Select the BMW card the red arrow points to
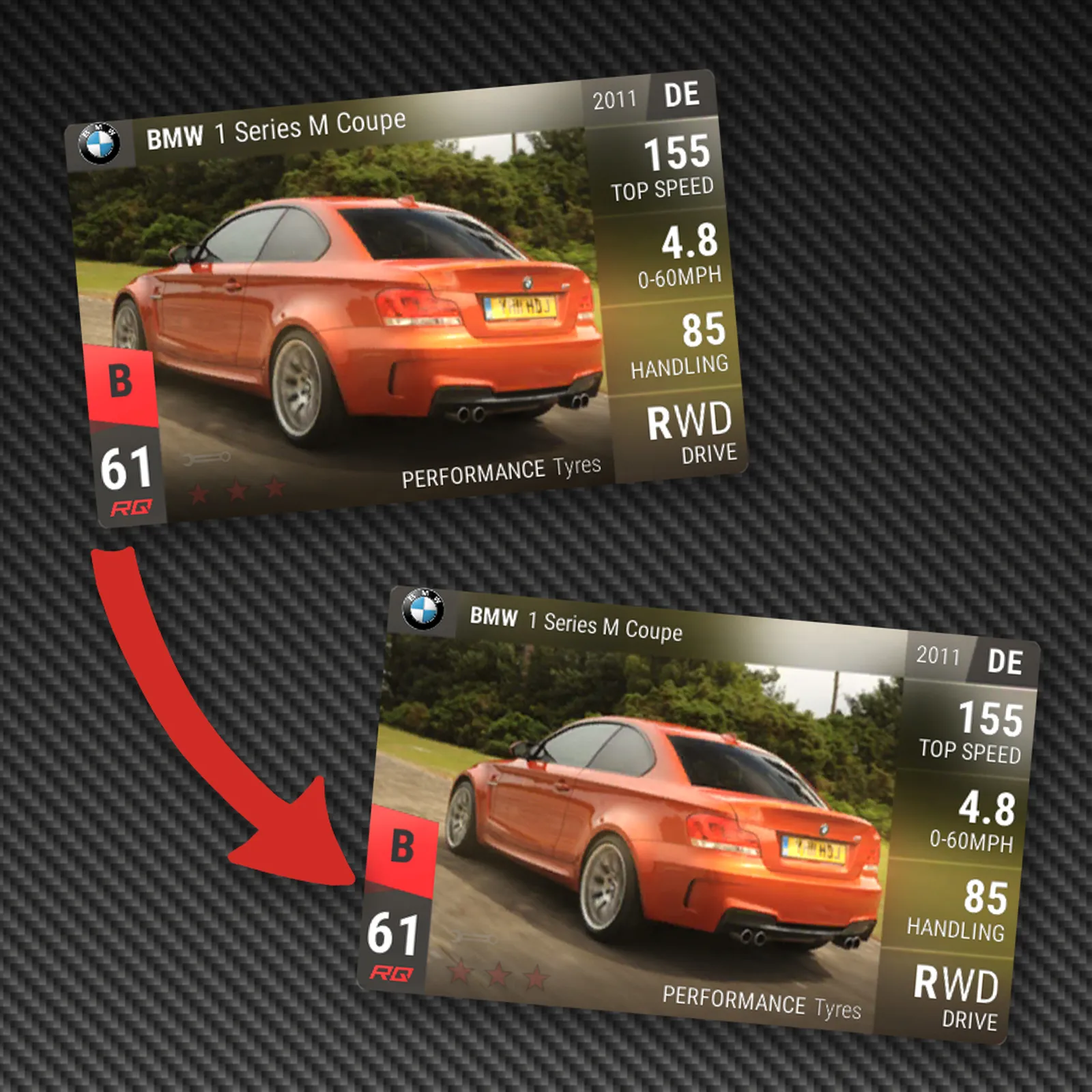This screenshot has height=1092, width=1092. coord(696,816)
